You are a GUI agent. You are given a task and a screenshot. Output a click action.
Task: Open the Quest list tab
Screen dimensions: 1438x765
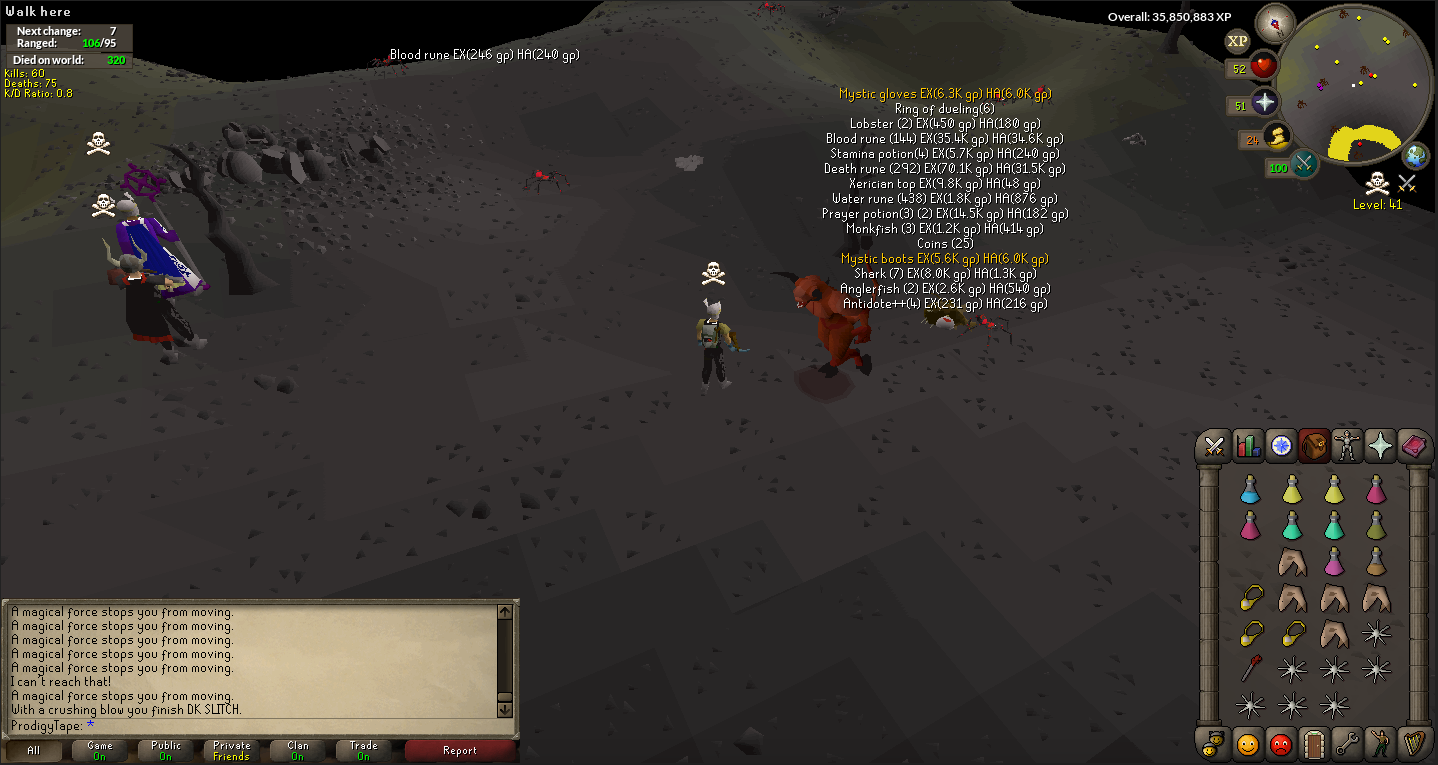coord(1281,446)
